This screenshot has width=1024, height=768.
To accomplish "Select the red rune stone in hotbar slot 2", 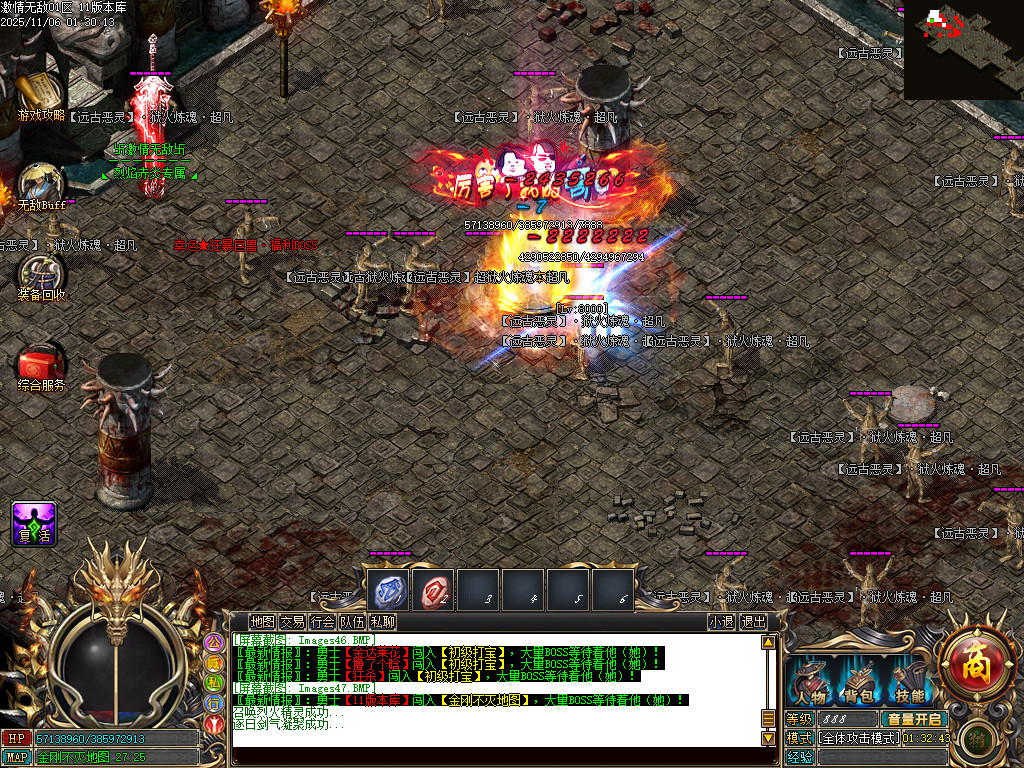I will pyautogui.click(x=433, y=591).
